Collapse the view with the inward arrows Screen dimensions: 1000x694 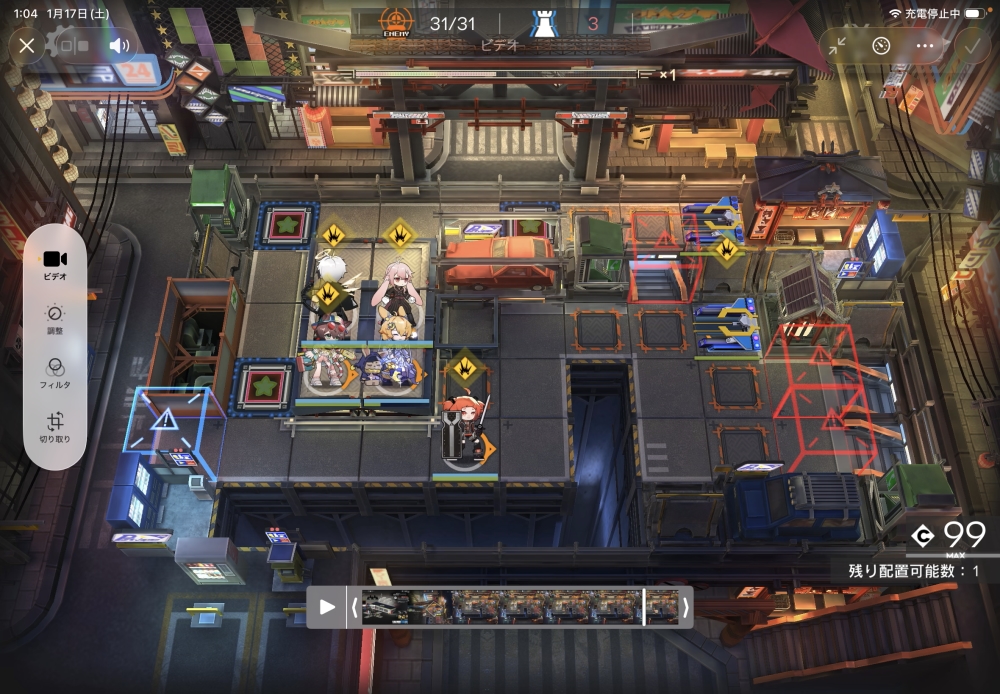tap(838, 45)
